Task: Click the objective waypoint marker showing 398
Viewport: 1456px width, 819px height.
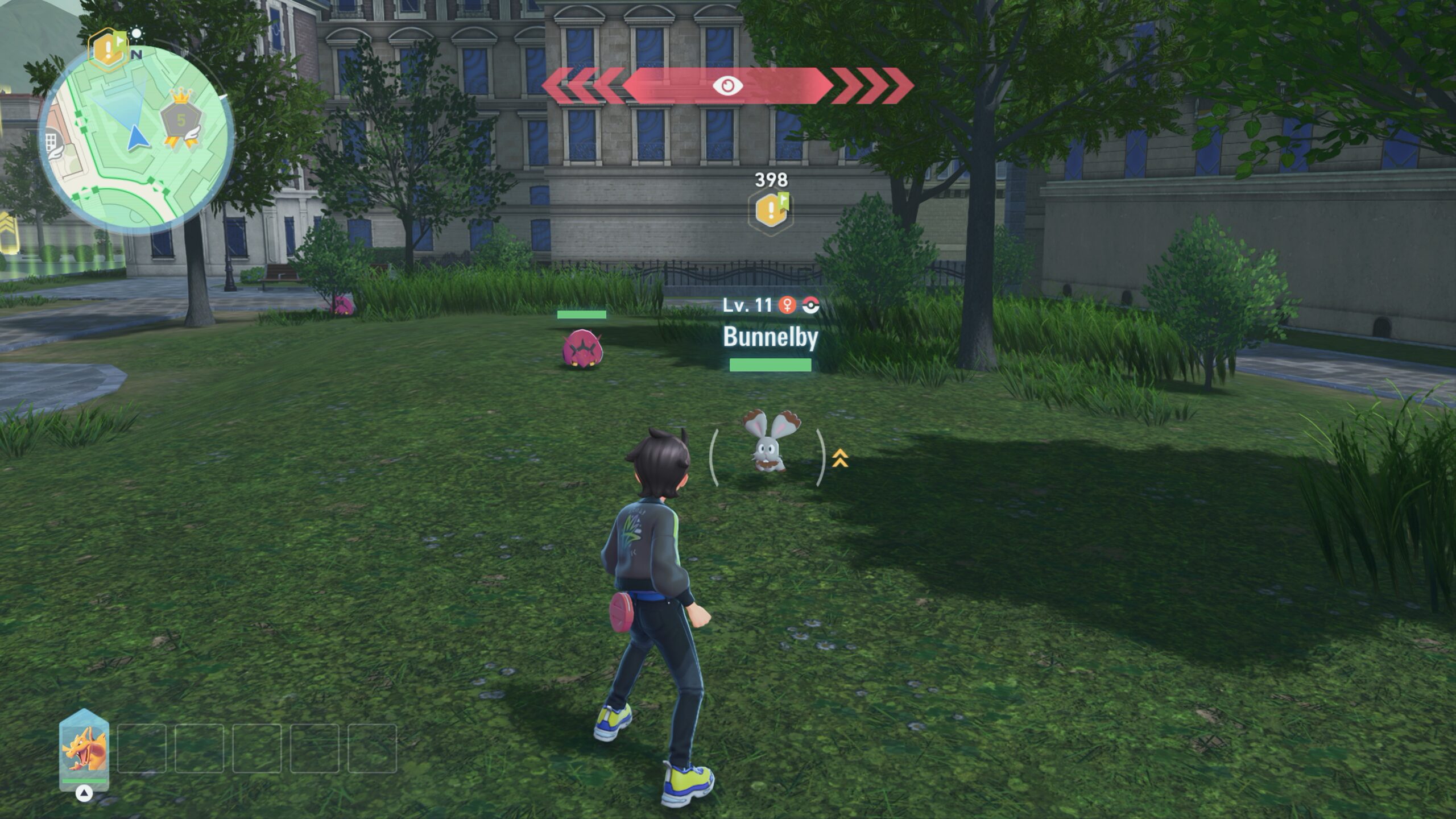Action: tap(771, 209)
